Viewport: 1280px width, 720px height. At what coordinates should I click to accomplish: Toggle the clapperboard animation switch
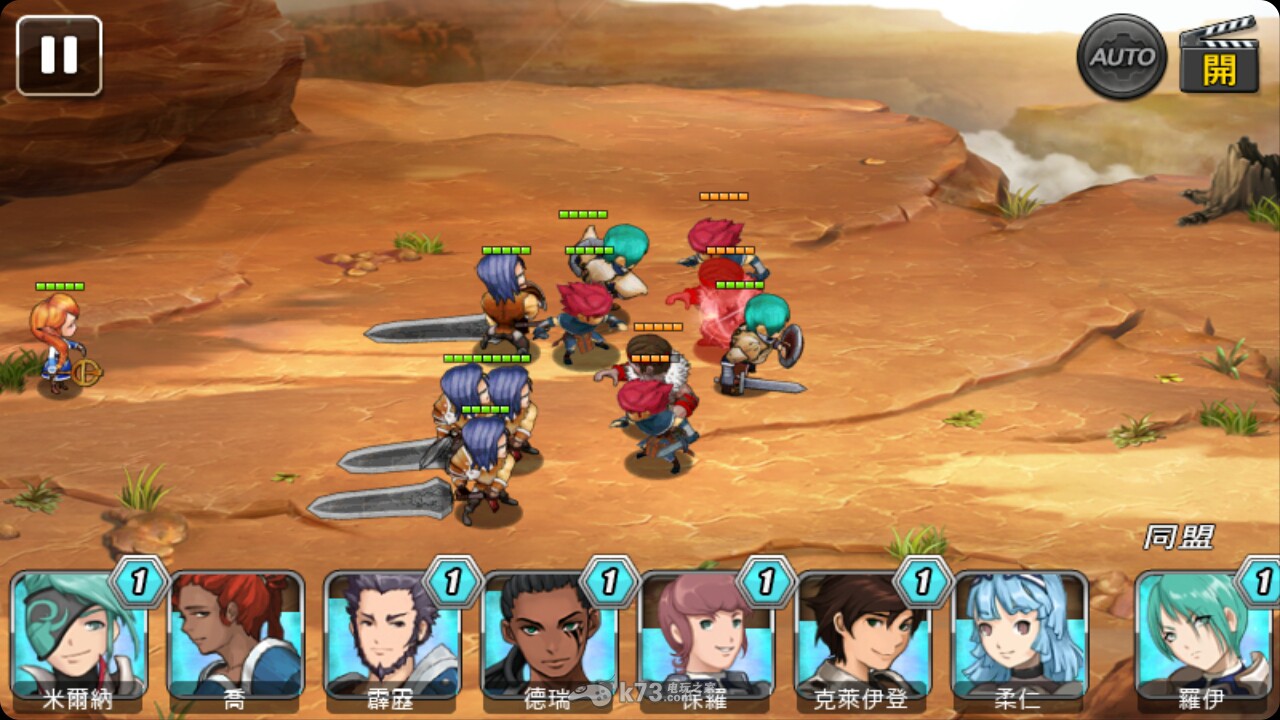pyautogui.click(x=1218, y=57)
